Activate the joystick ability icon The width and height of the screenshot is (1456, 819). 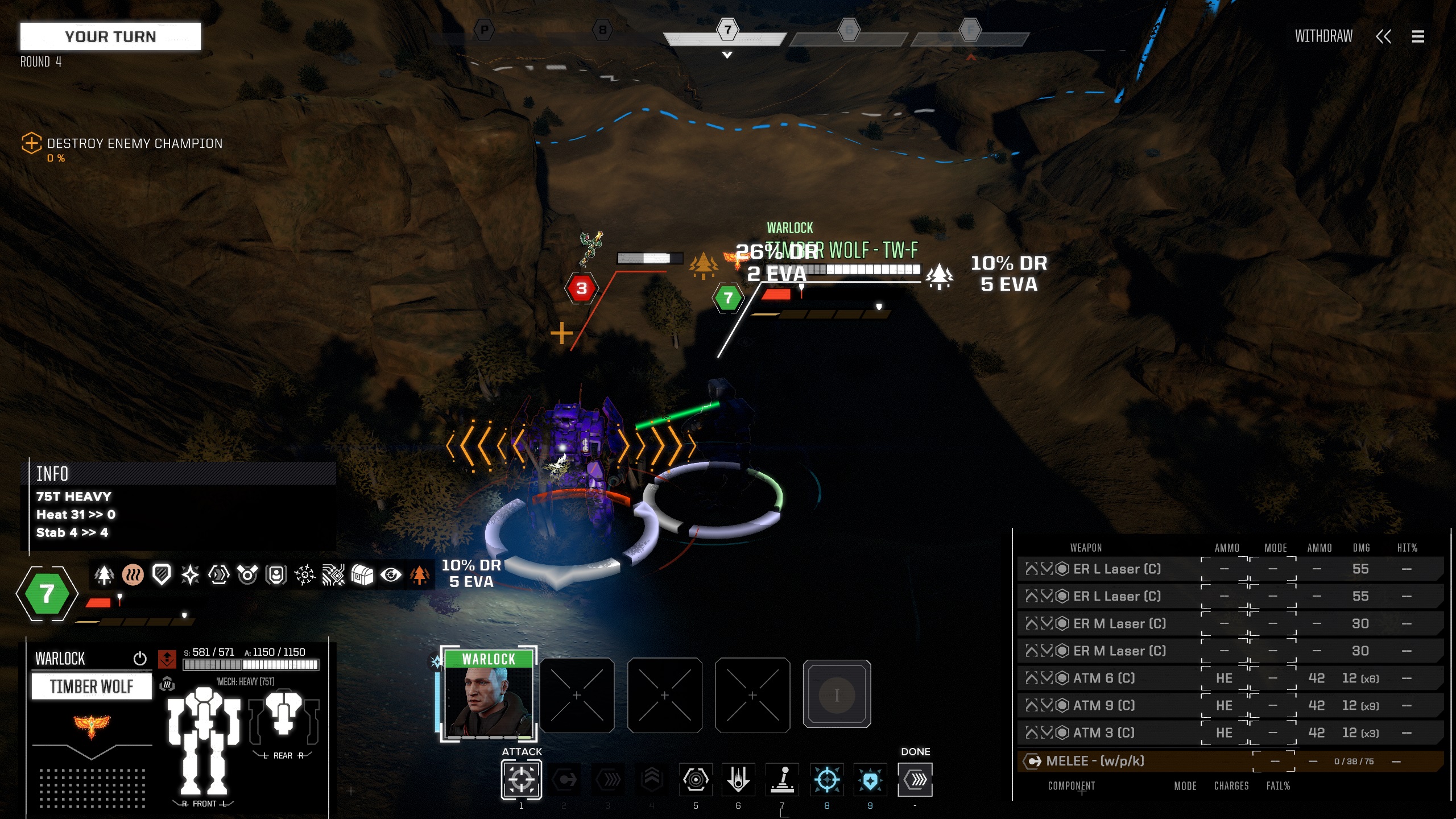(x=783, y=779)
